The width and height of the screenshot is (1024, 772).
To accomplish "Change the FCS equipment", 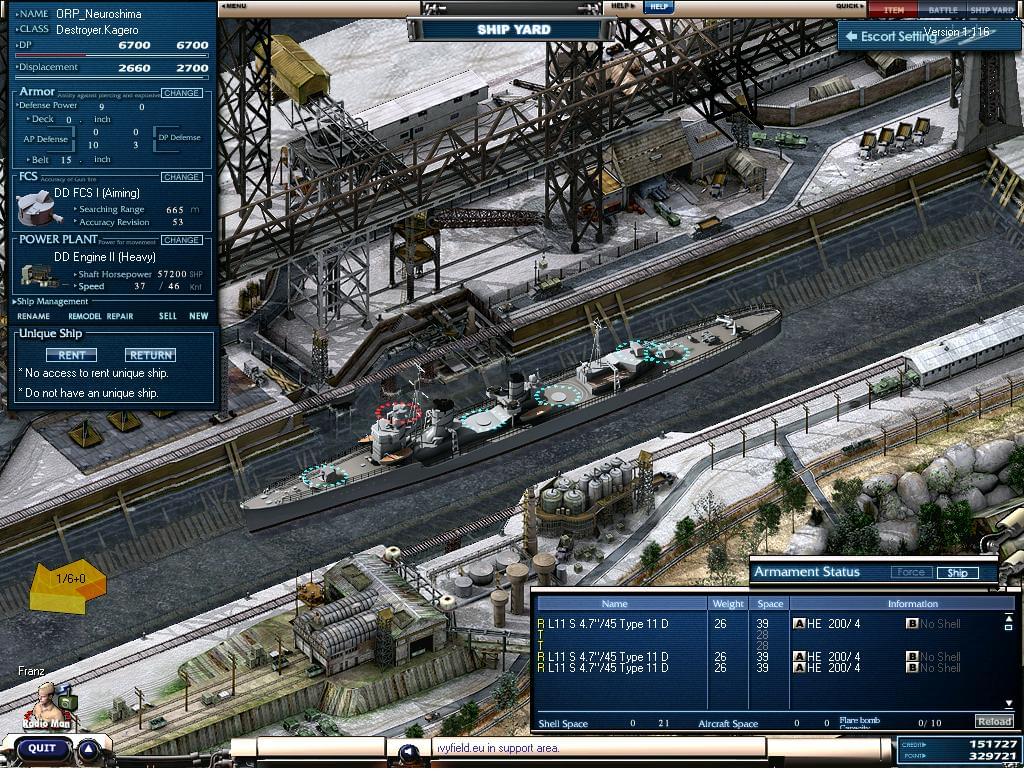I will 181,177.
